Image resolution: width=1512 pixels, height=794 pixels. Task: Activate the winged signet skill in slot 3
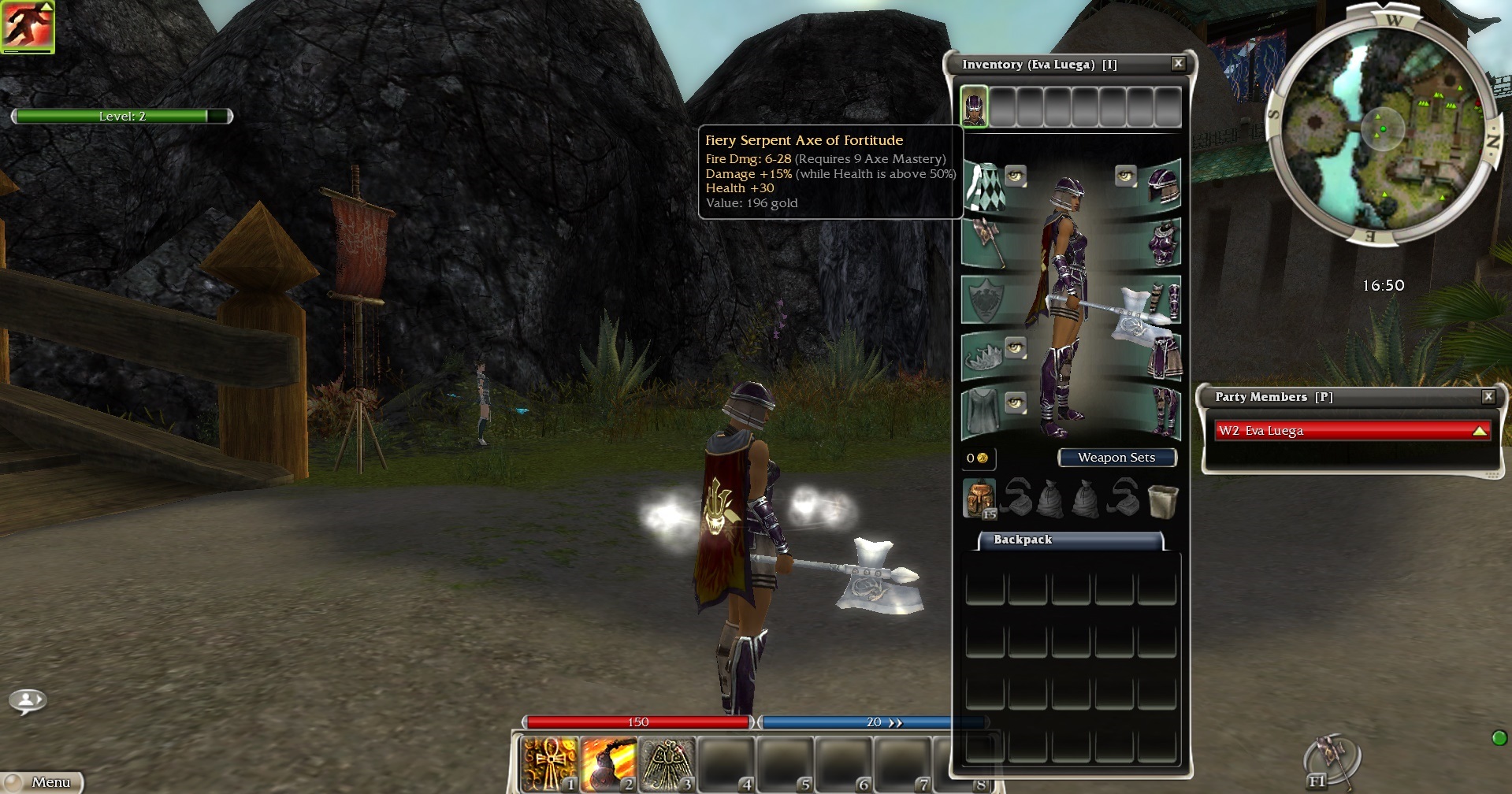667,763
